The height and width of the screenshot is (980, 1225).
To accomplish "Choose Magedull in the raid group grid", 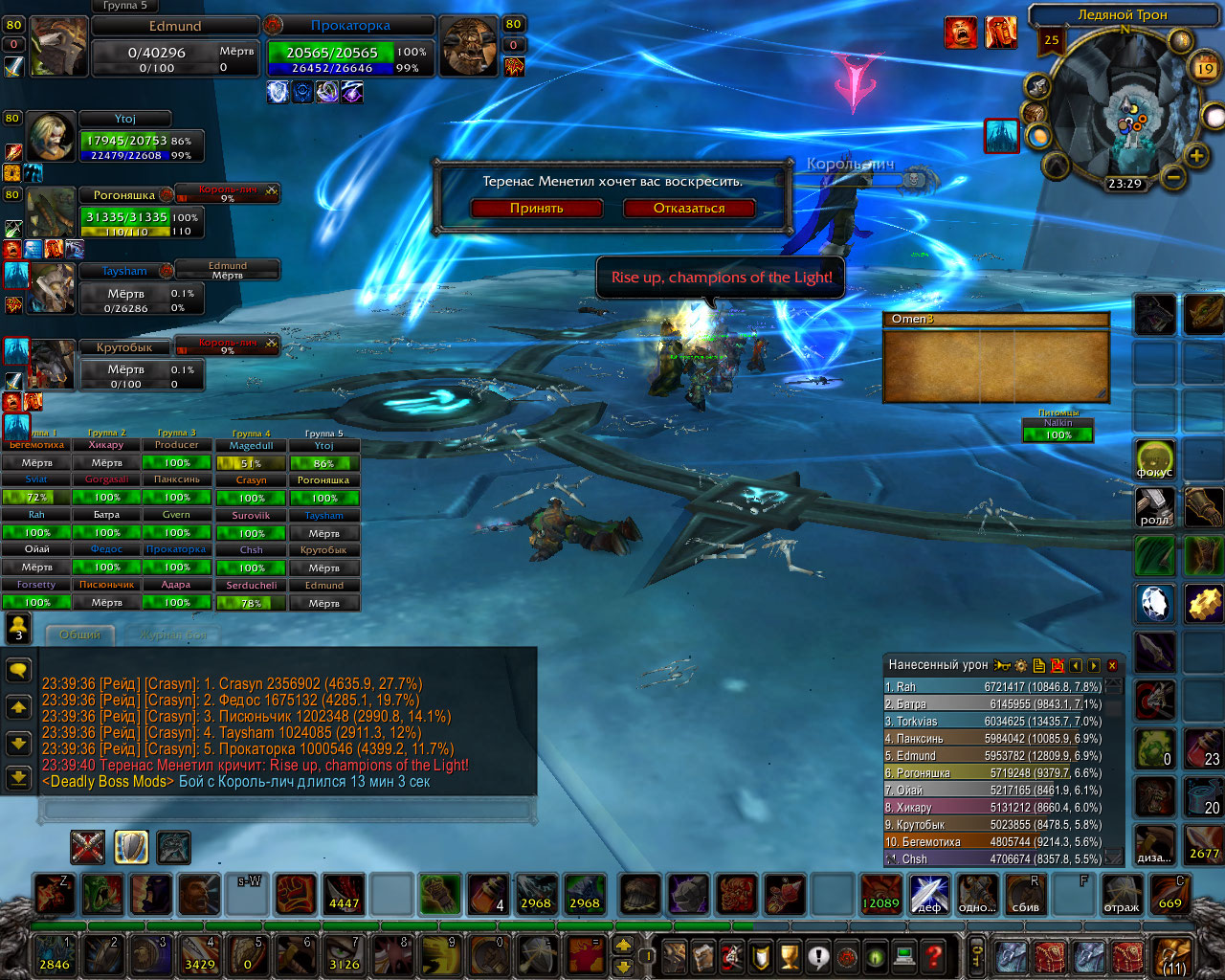I will point(251,445).
